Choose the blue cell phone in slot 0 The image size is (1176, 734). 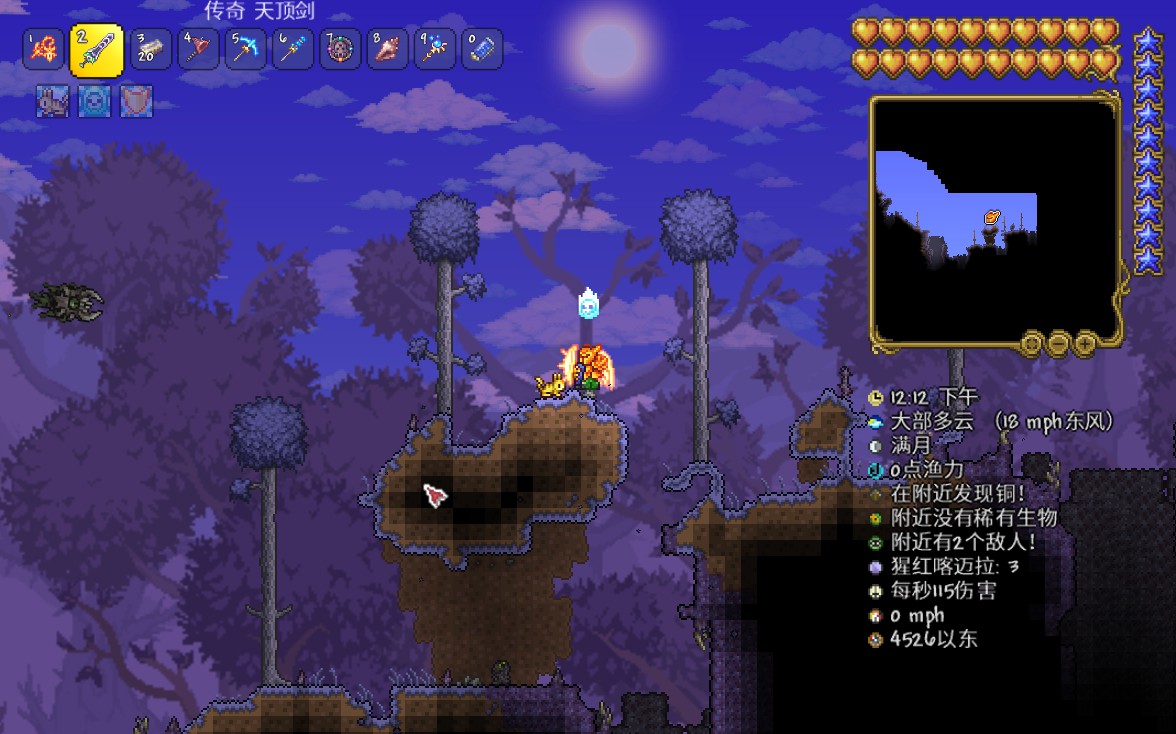click(x=481, y=49)
